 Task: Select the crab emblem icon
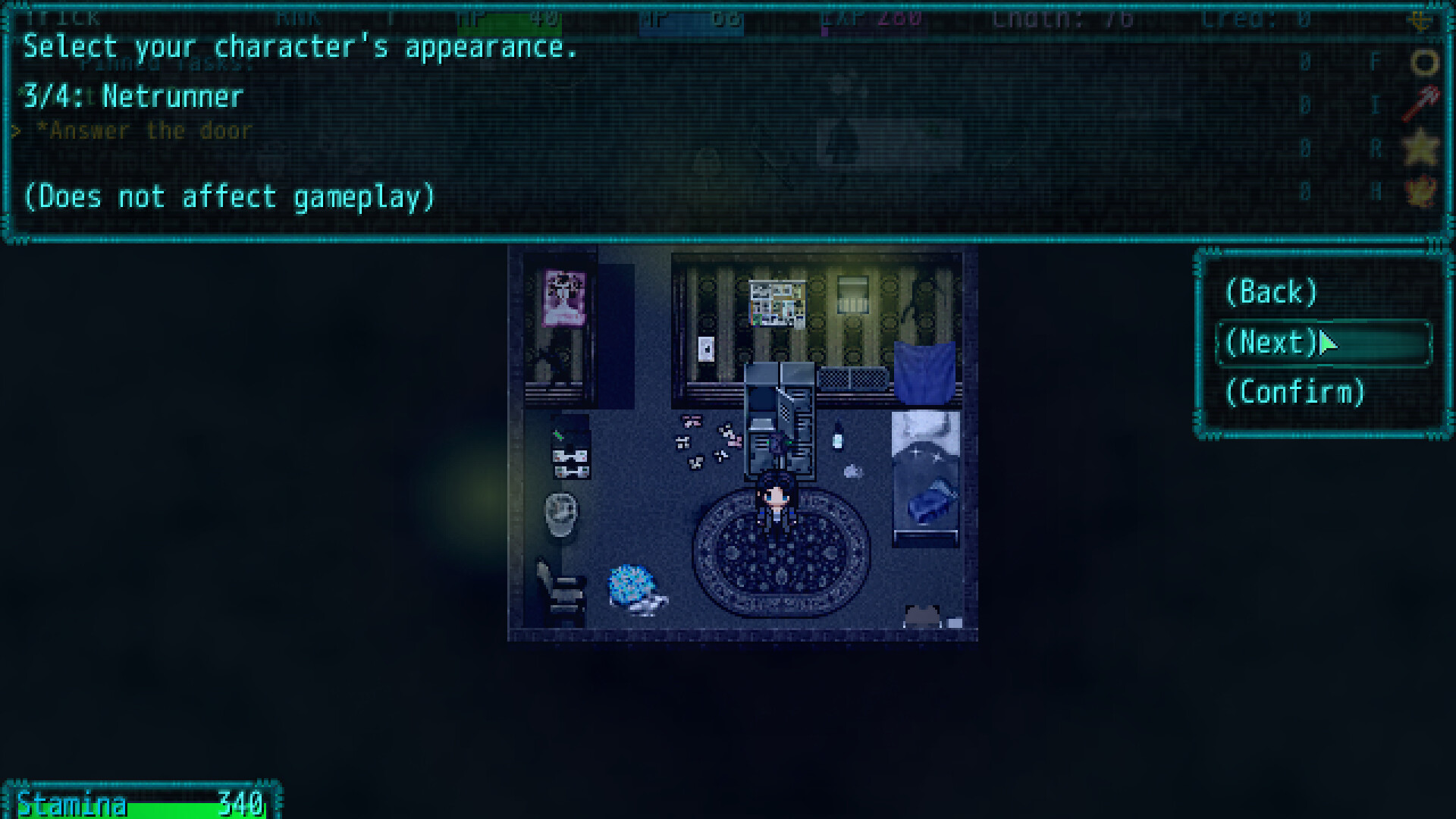click(1420, 191)
